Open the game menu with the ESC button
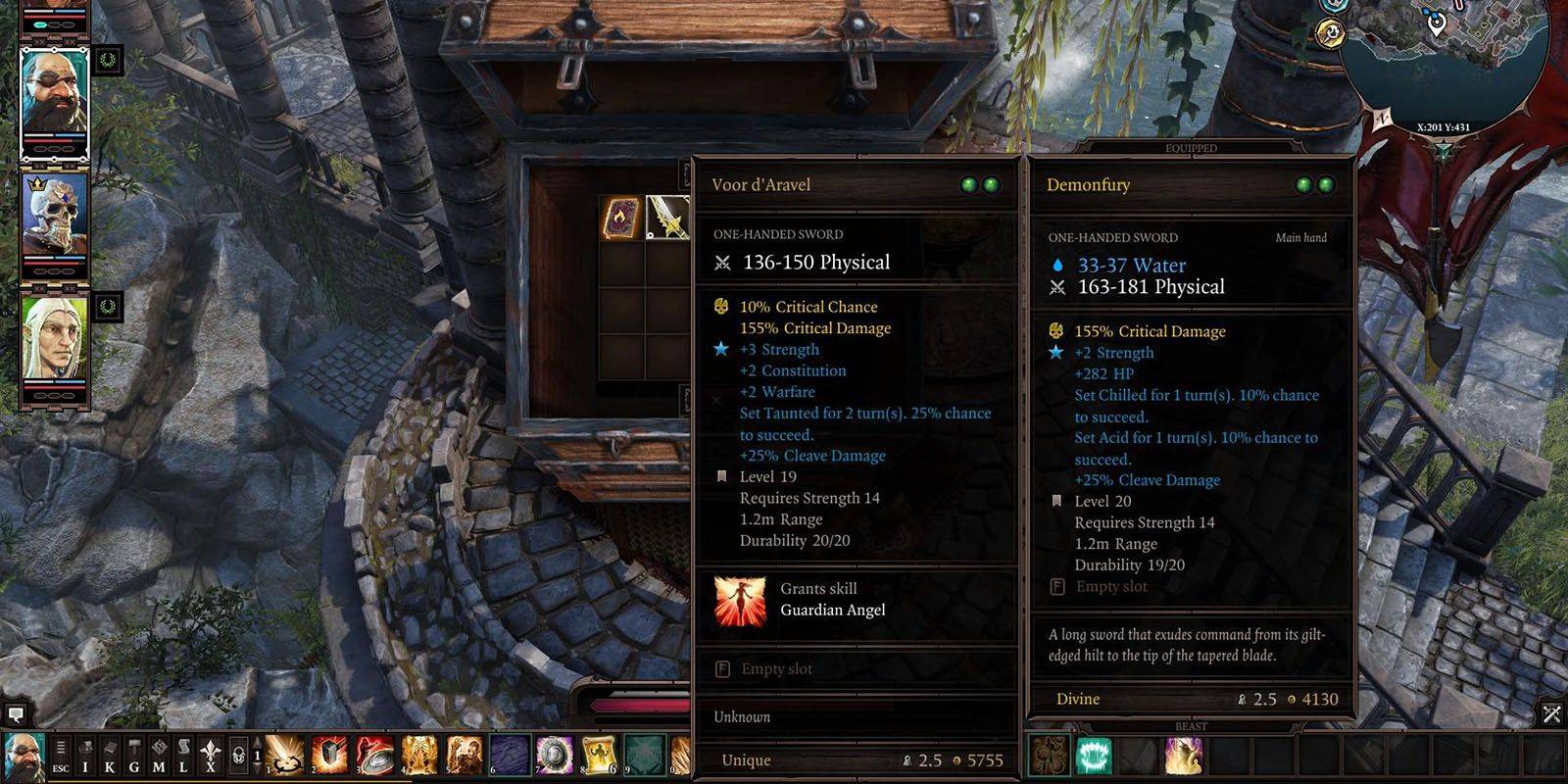This screenshot has width=1568, height=784. [61, 757]
